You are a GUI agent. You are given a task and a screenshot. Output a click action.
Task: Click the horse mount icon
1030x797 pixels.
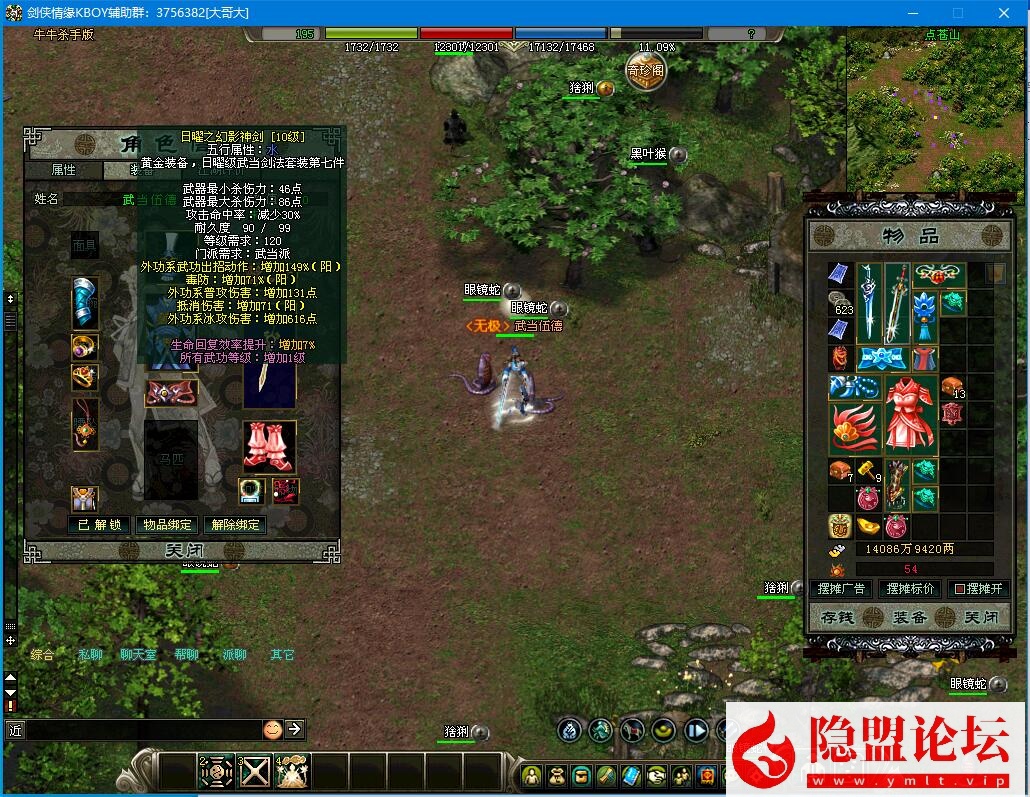170,461
